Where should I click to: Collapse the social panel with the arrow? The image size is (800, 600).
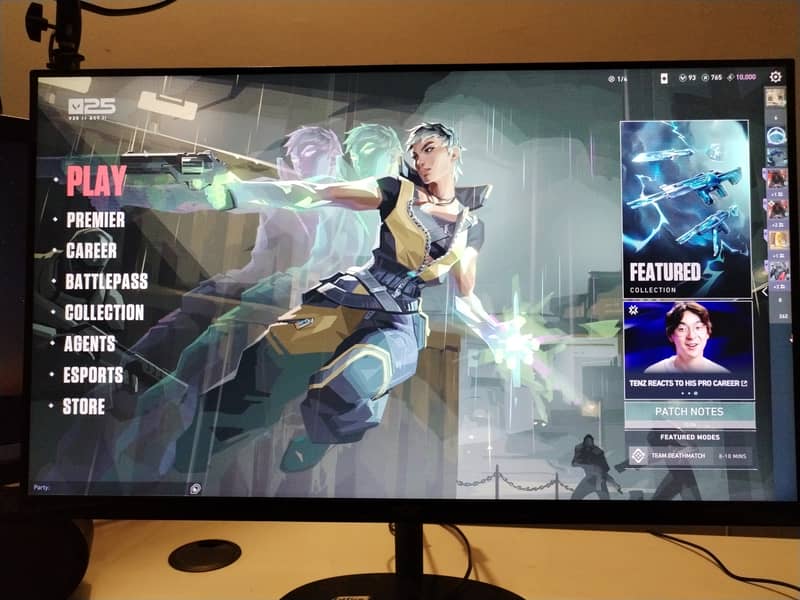(x=765, y=294)
